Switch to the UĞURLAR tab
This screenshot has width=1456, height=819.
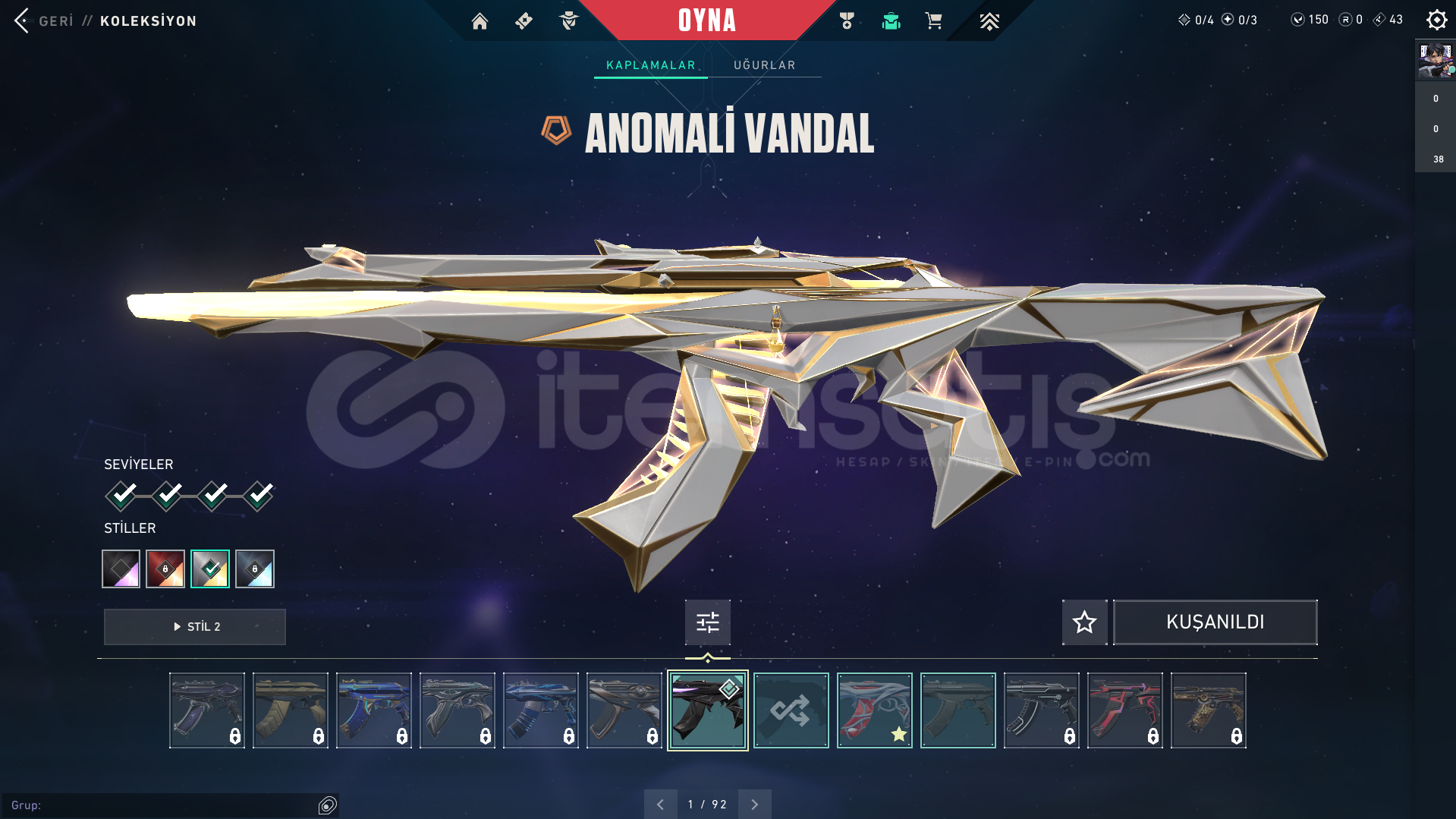click(764, 65)
